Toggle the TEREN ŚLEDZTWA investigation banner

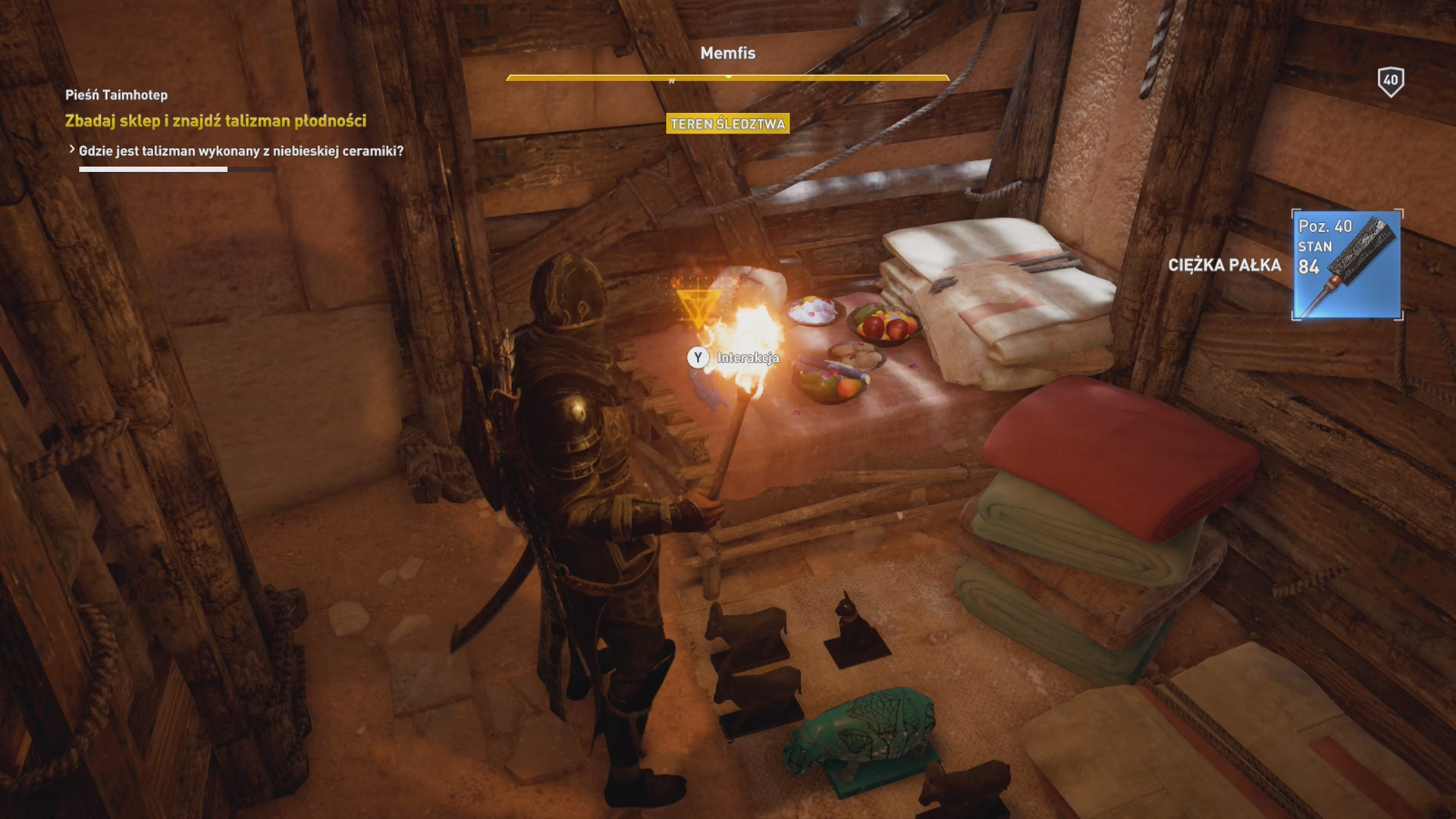[728, 124]
